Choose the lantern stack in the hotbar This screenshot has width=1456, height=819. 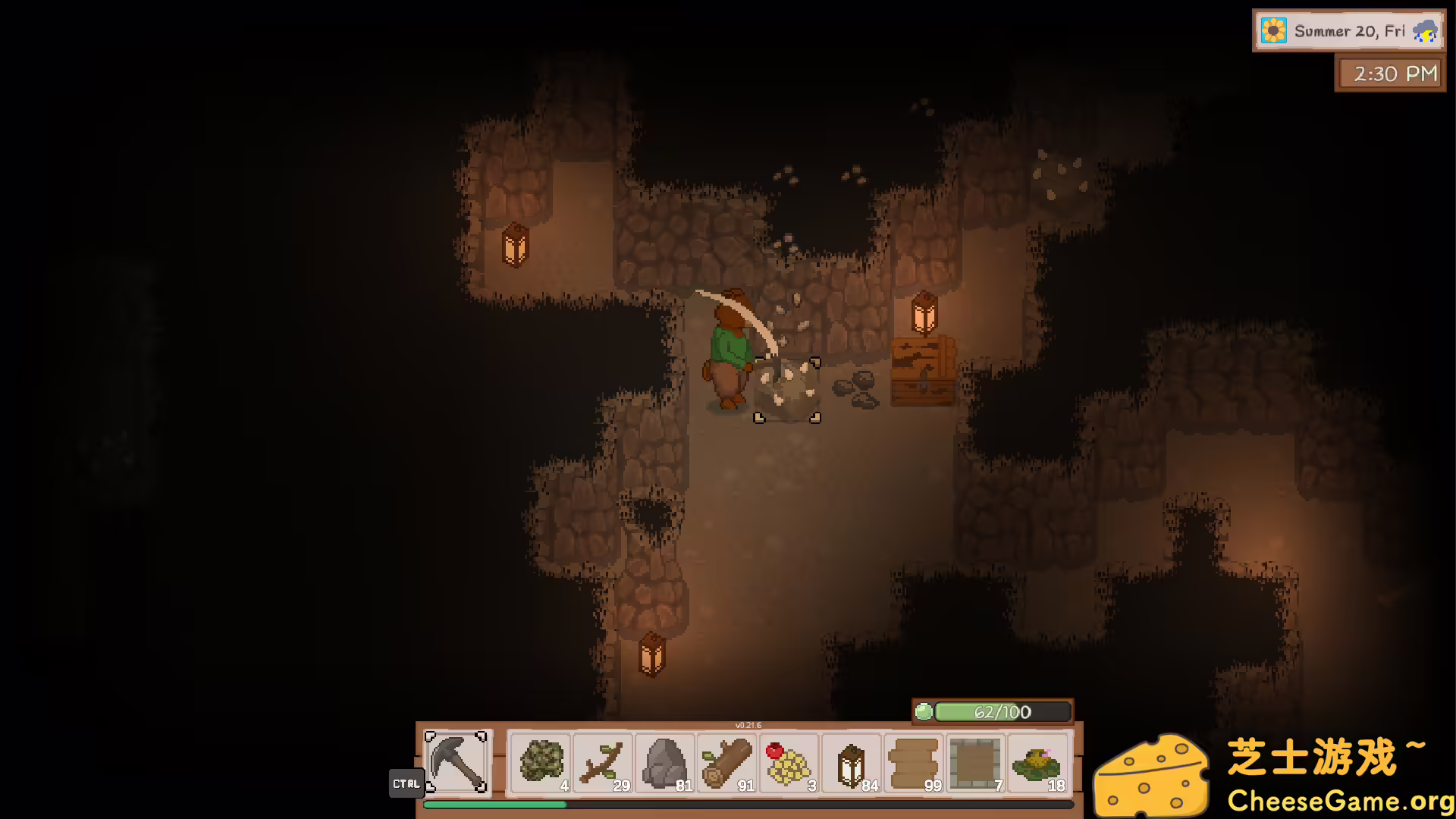pos(852,763)
